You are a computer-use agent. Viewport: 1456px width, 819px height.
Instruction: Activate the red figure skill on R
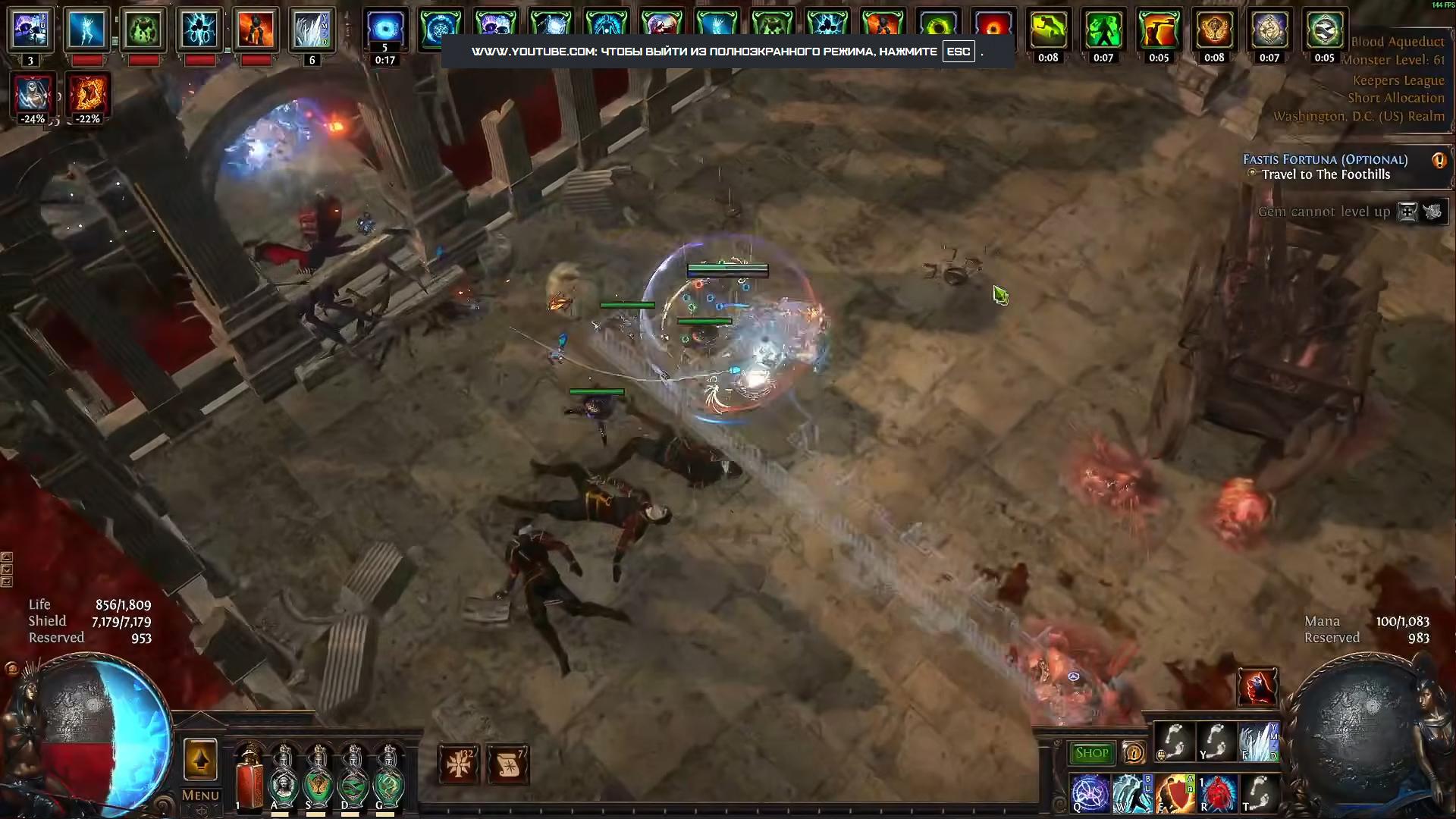click(1218, 793)
